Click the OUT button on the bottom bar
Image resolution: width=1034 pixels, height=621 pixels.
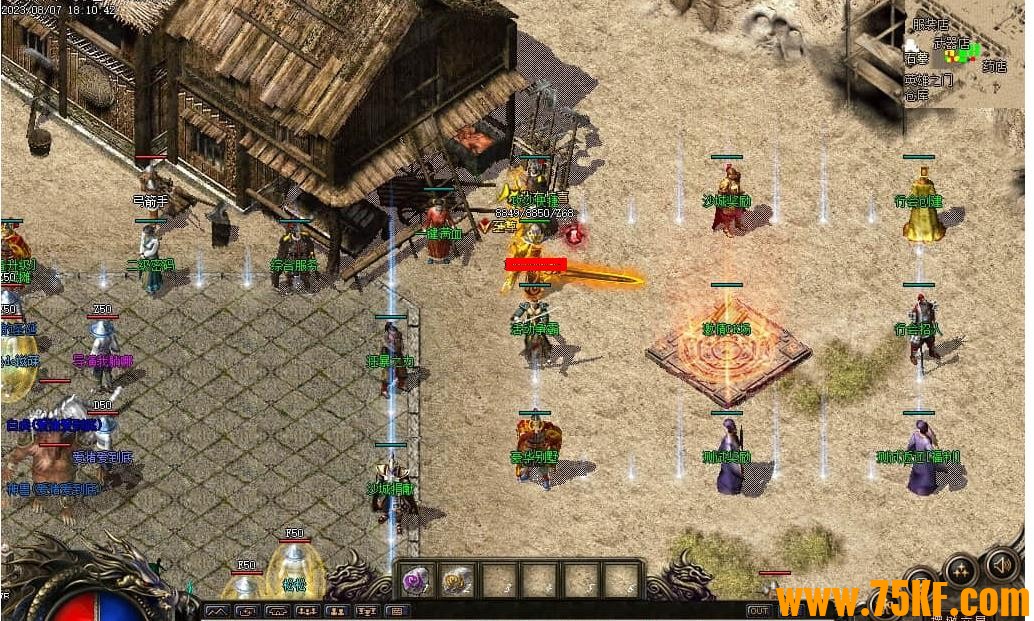tap(759, 610)
